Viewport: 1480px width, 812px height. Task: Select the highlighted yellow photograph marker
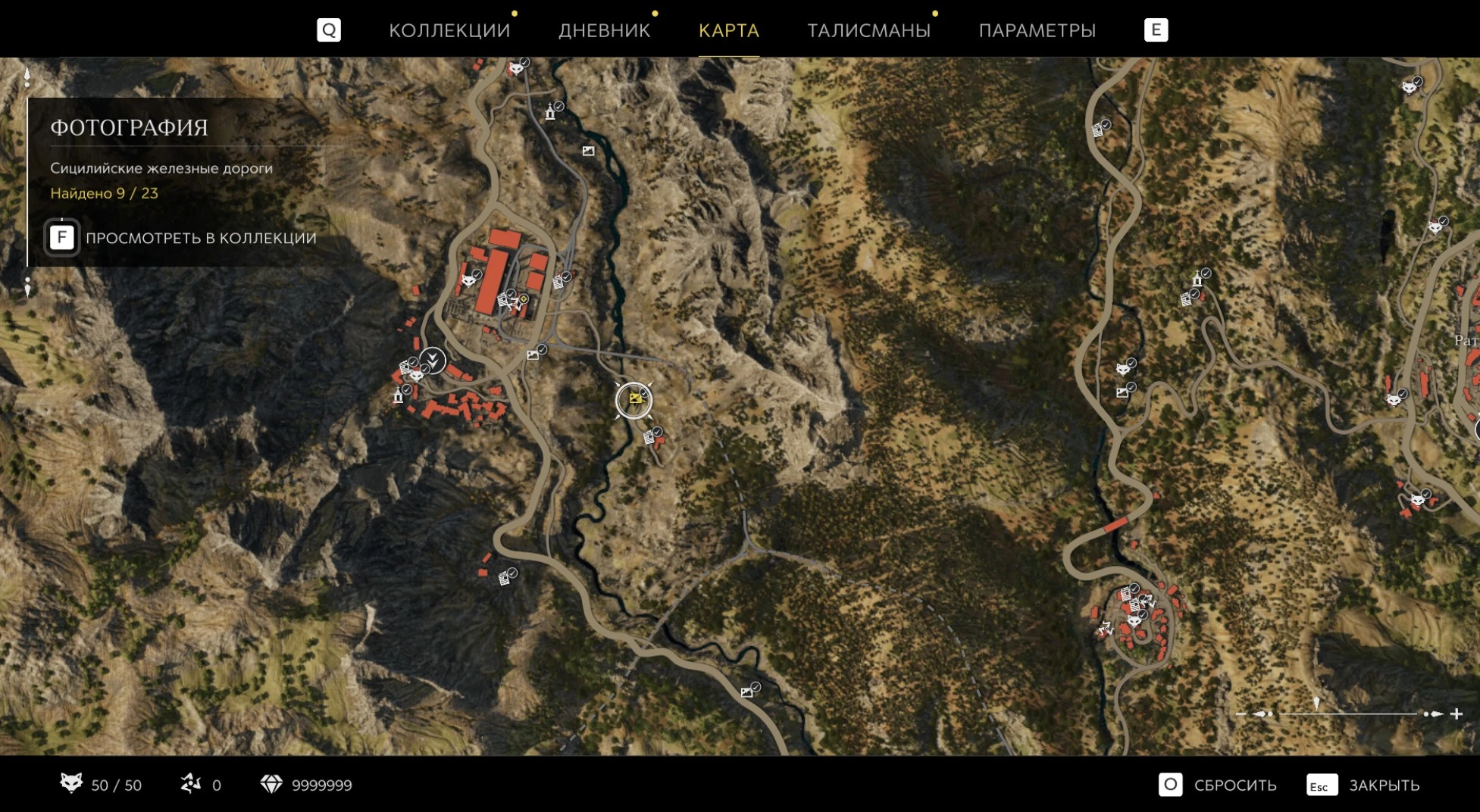pyautogui.click(x=634, y=399)
